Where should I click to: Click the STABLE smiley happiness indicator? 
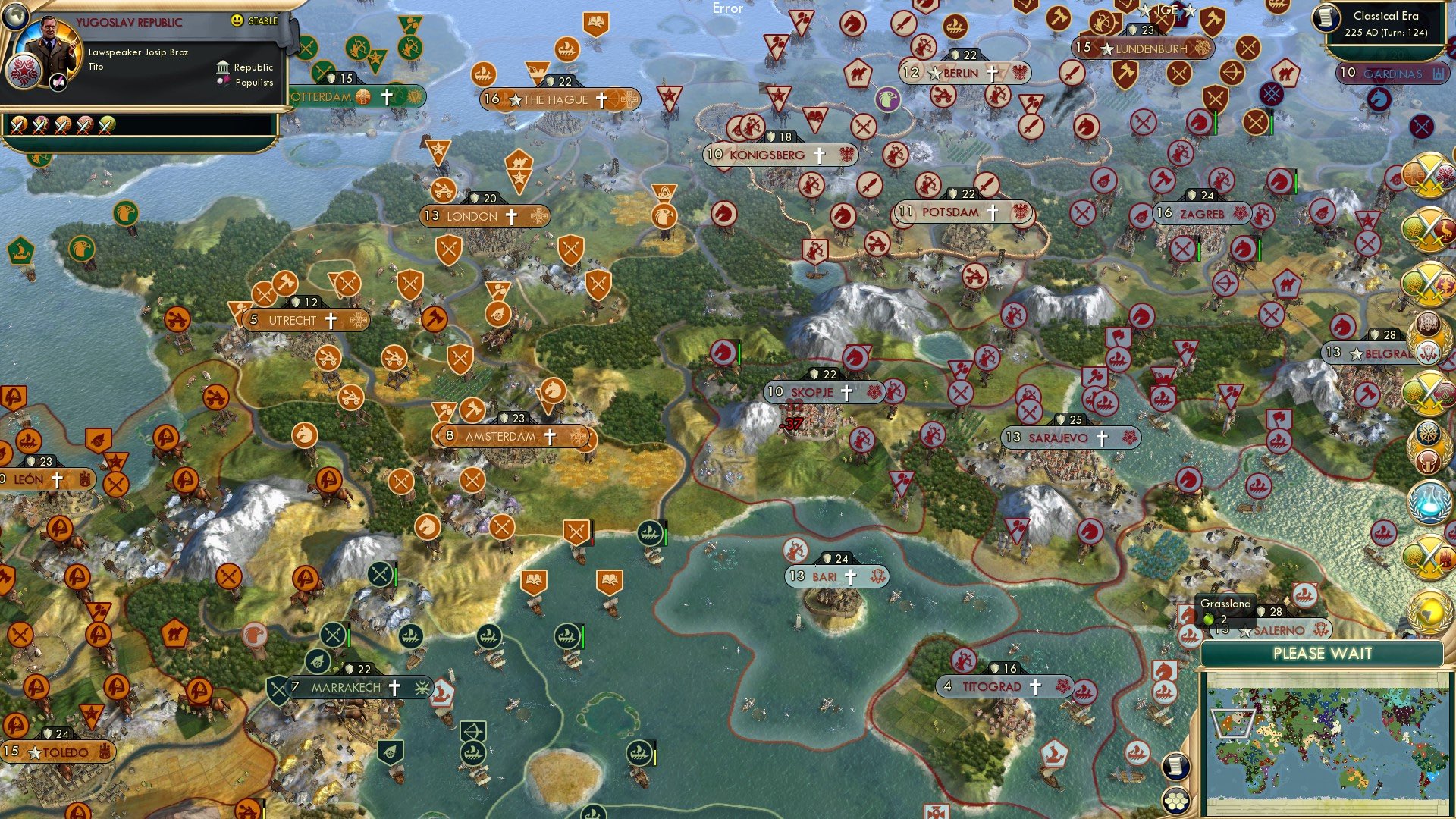237,20
